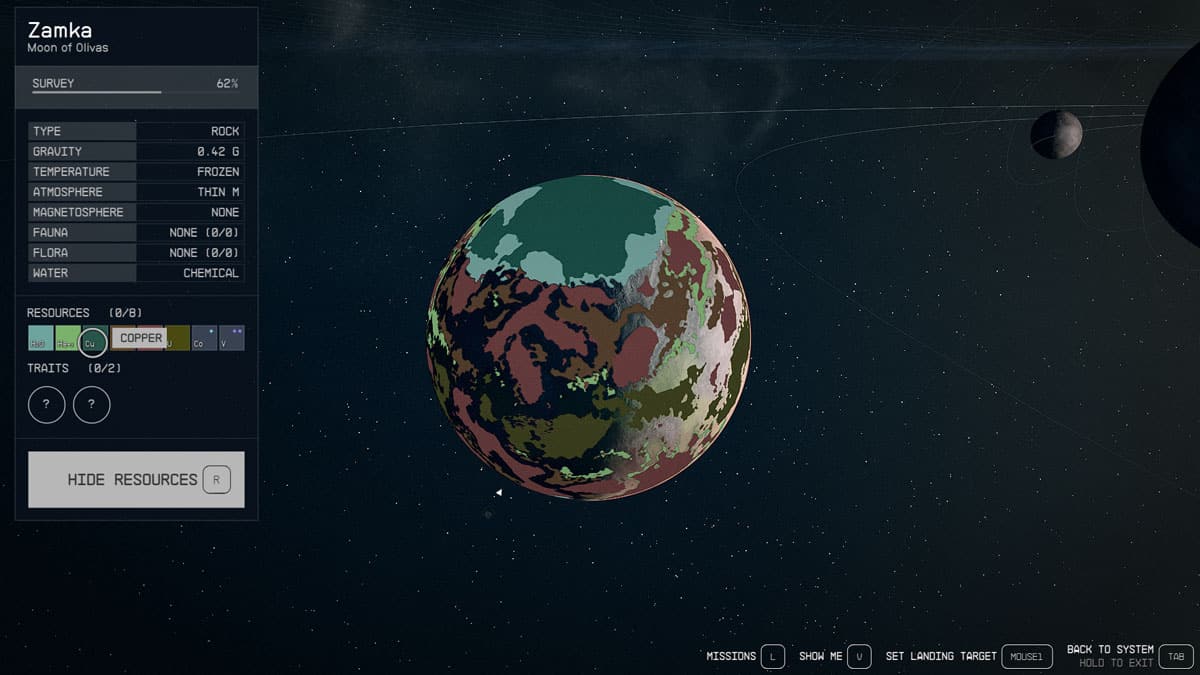Choose the green He-3 resource tile
Image resolution: width=1200 pixels, height=675 pixels.
coord(67,338)
